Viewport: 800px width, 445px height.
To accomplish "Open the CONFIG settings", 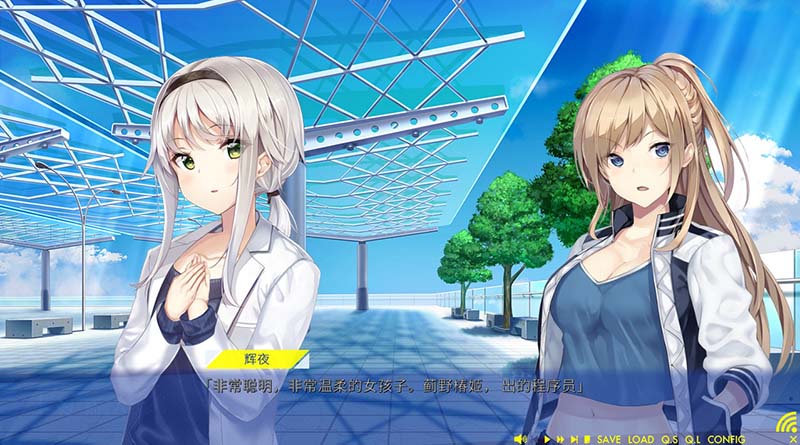I will [725, 439].
